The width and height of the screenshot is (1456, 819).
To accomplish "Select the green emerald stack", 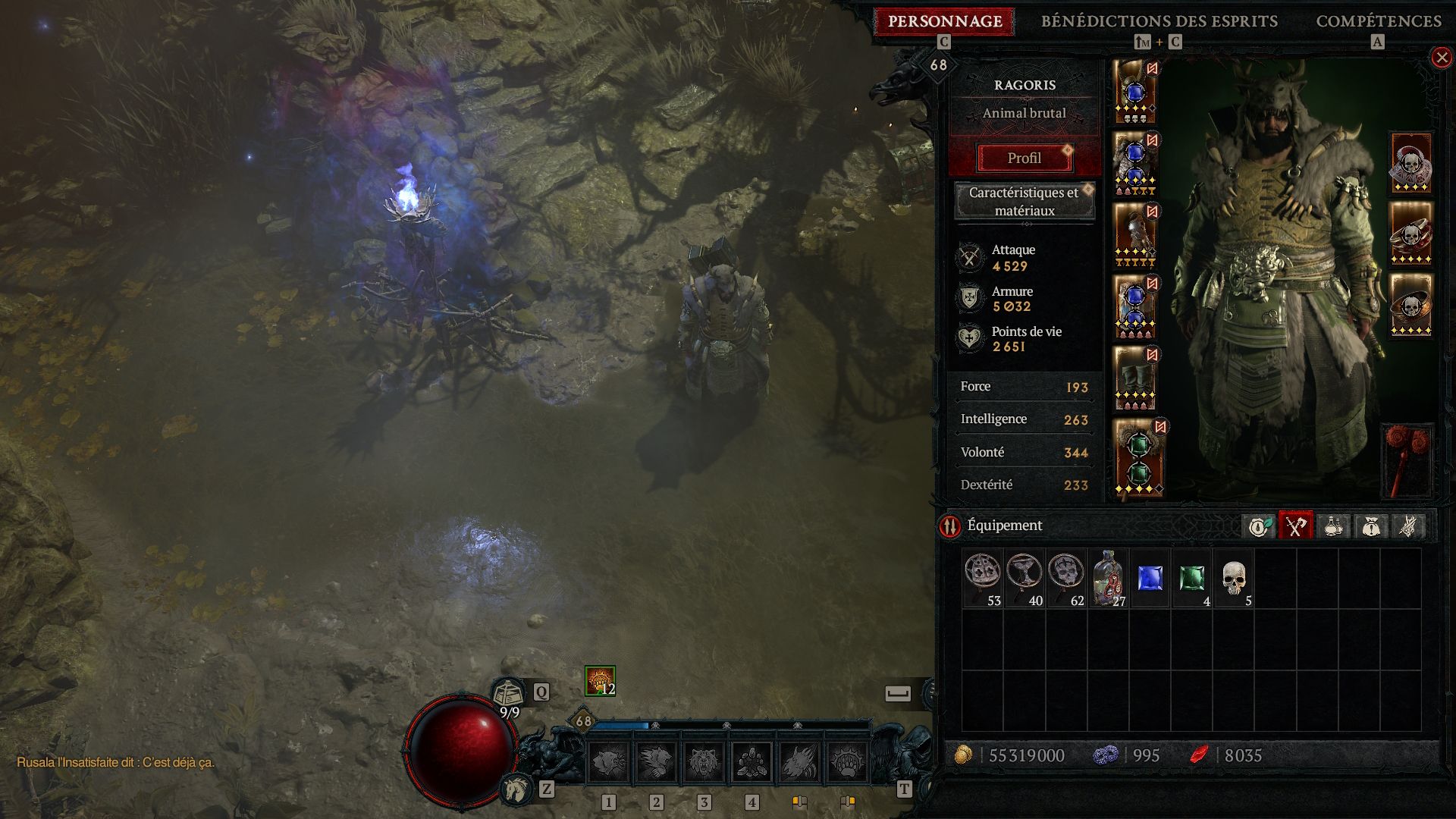I will coord(1191,579).
